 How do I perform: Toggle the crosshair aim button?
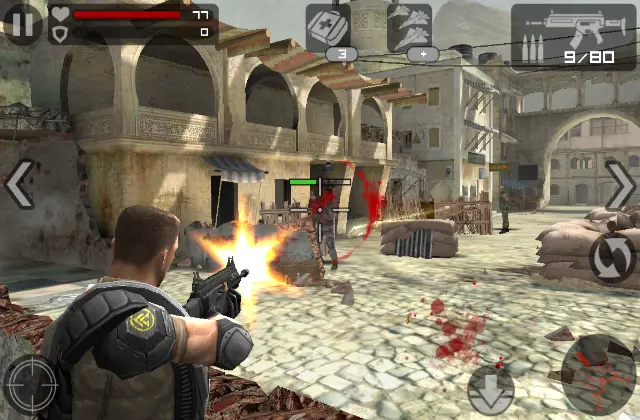30,385
